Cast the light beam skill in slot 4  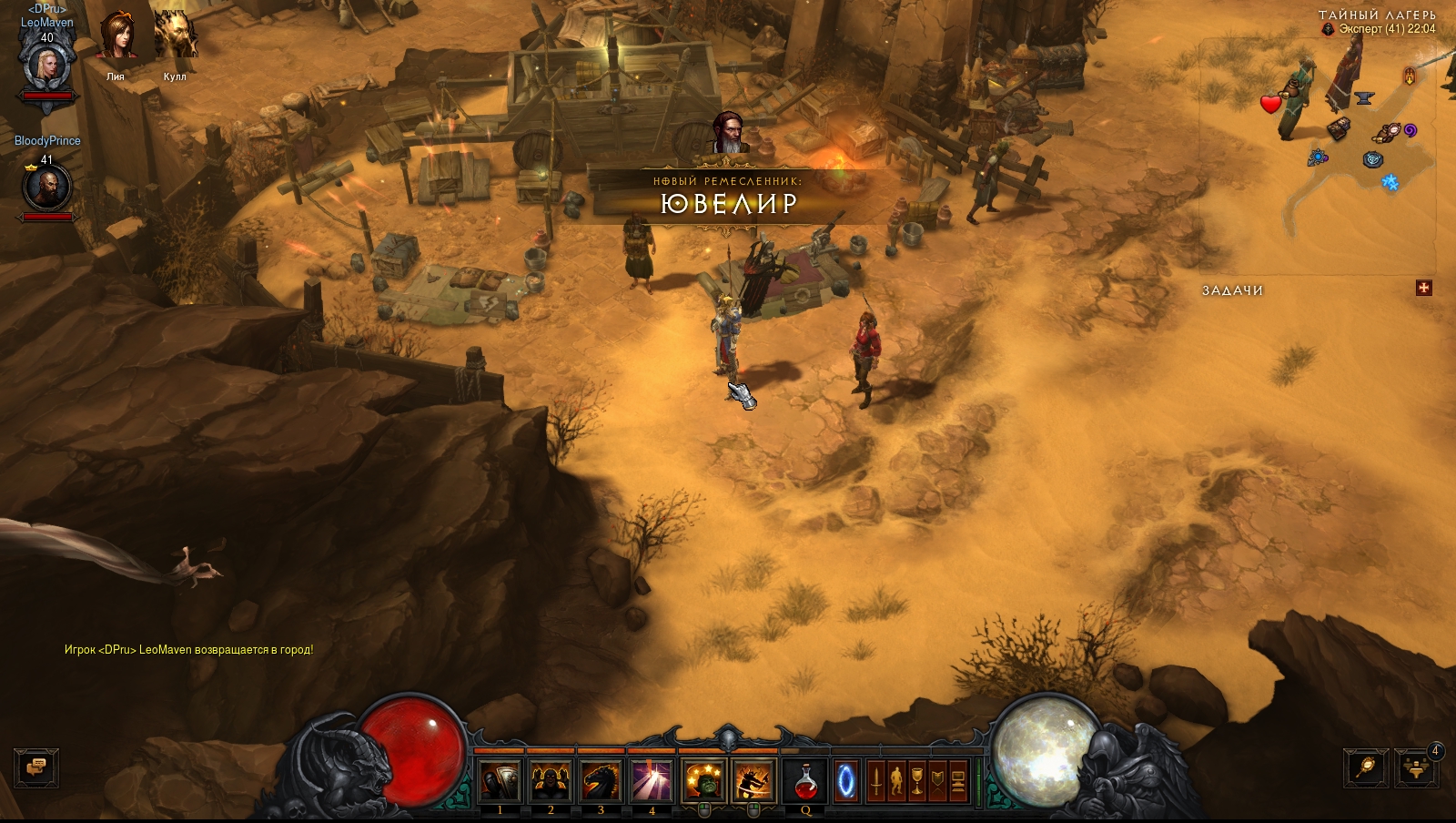(x=652, y=781)
